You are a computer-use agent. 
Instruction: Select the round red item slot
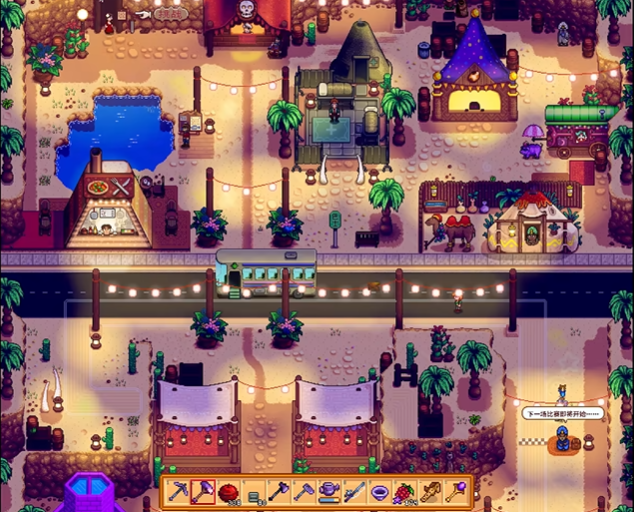pos(228,492)
